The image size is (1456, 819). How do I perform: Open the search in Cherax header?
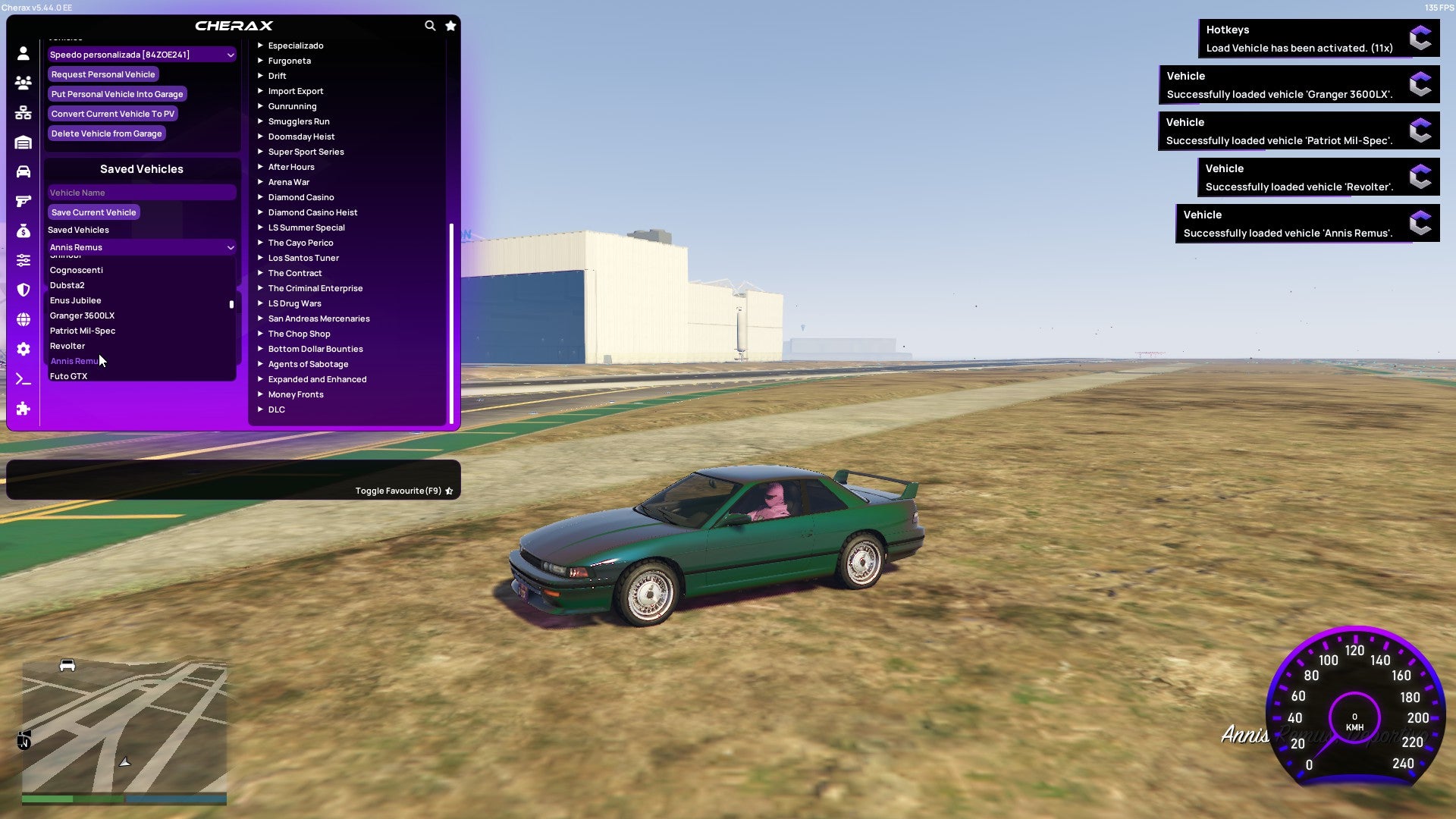click(430, 25)
